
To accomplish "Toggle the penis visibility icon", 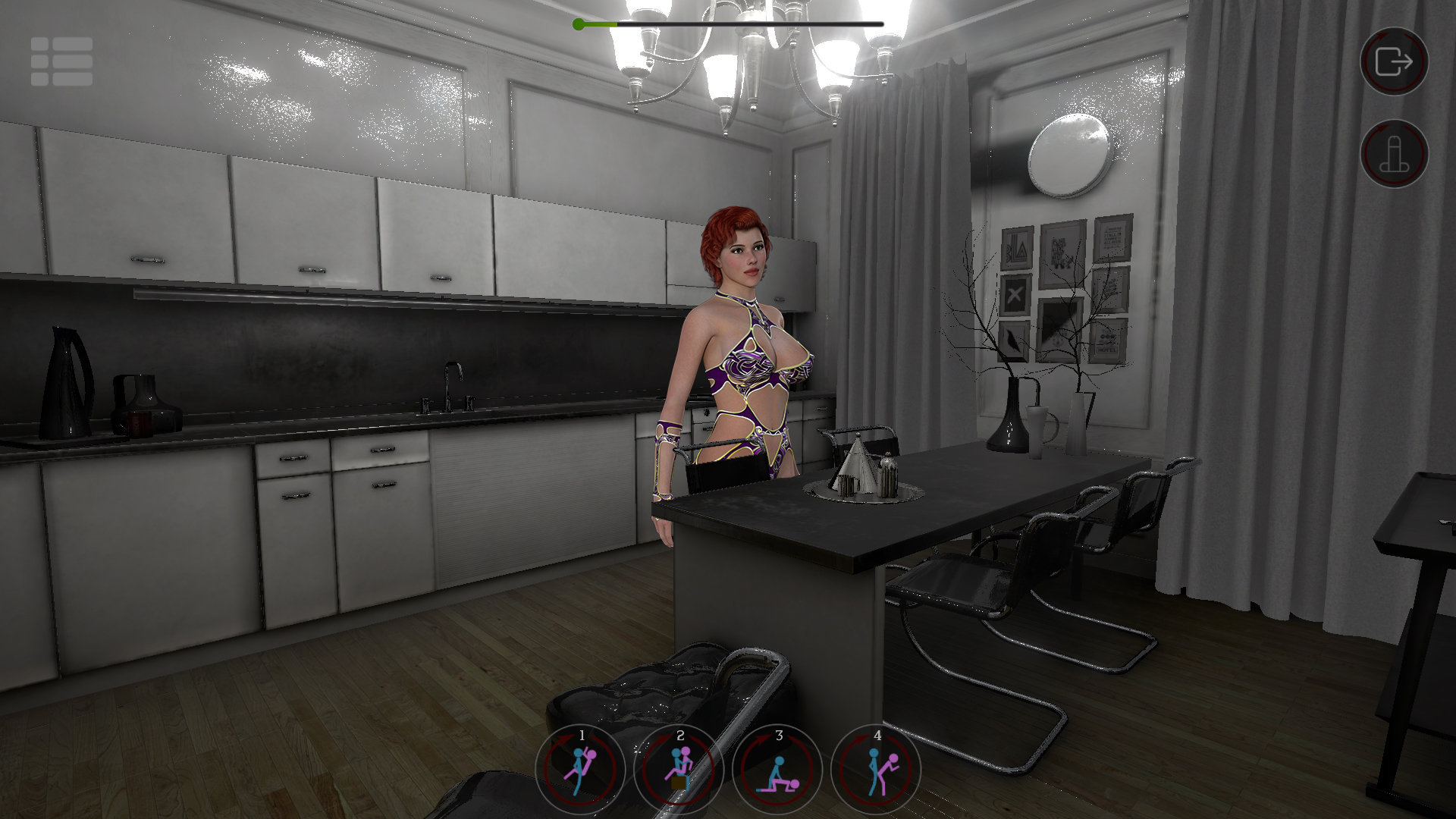I will 1394,154.
